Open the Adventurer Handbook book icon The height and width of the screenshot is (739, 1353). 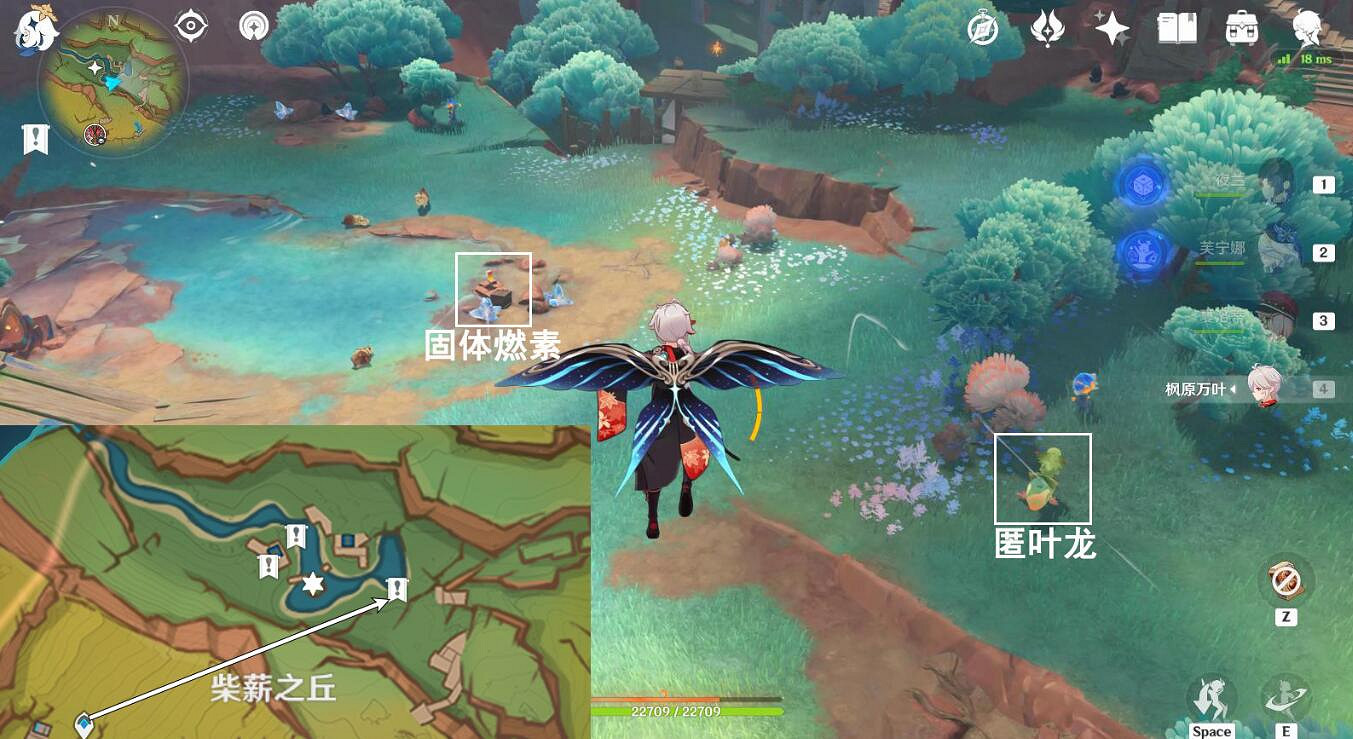[x=1178, y=29]
